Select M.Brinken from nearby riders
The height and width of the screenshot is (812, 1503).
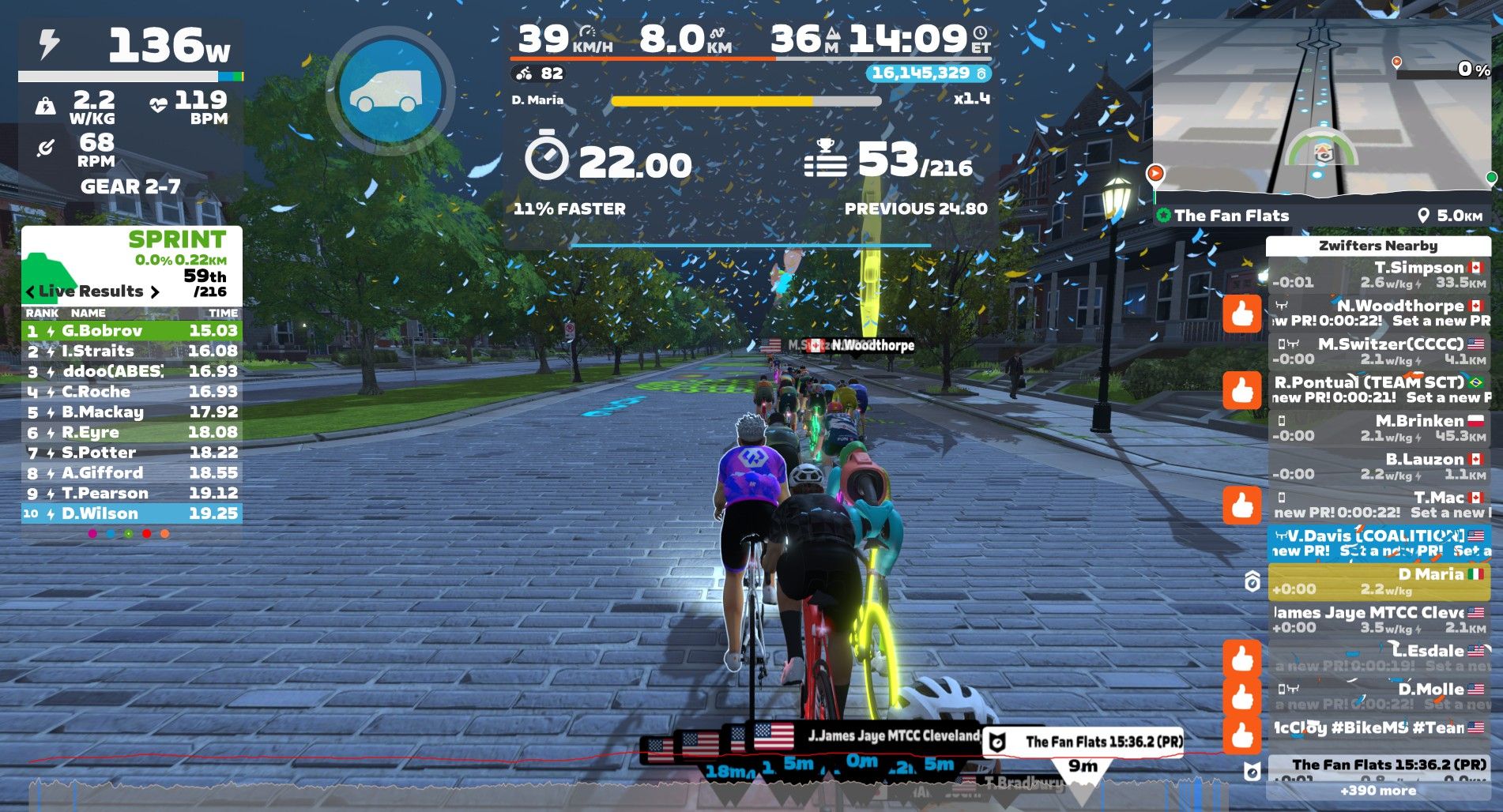click(x=1378, y=428)
